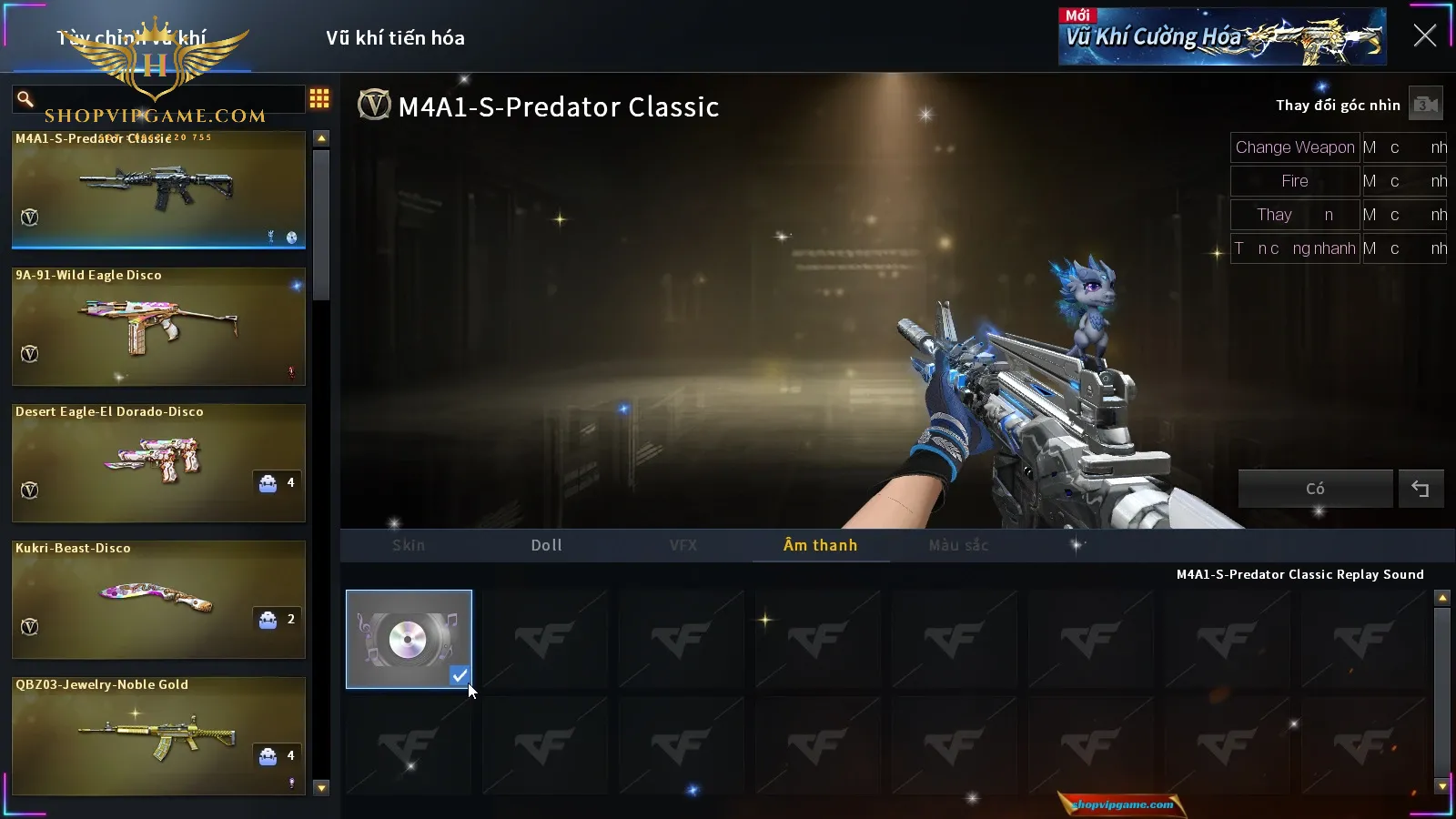Toggle the orange grid view icon
The height and width of the screenshot is (819, 1456).
[x=319, y=98]
